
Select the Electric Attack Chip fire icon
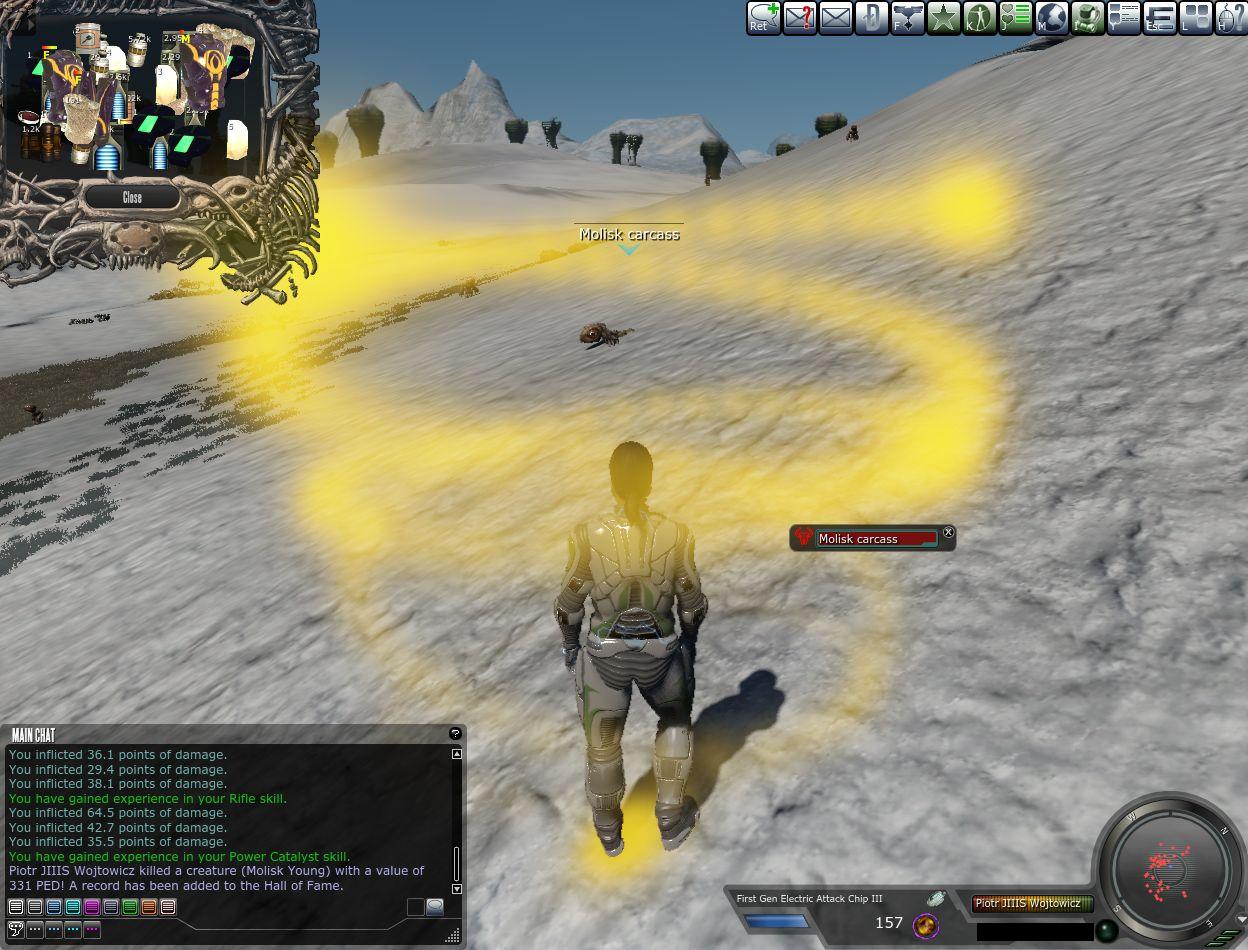coord(926,924)
